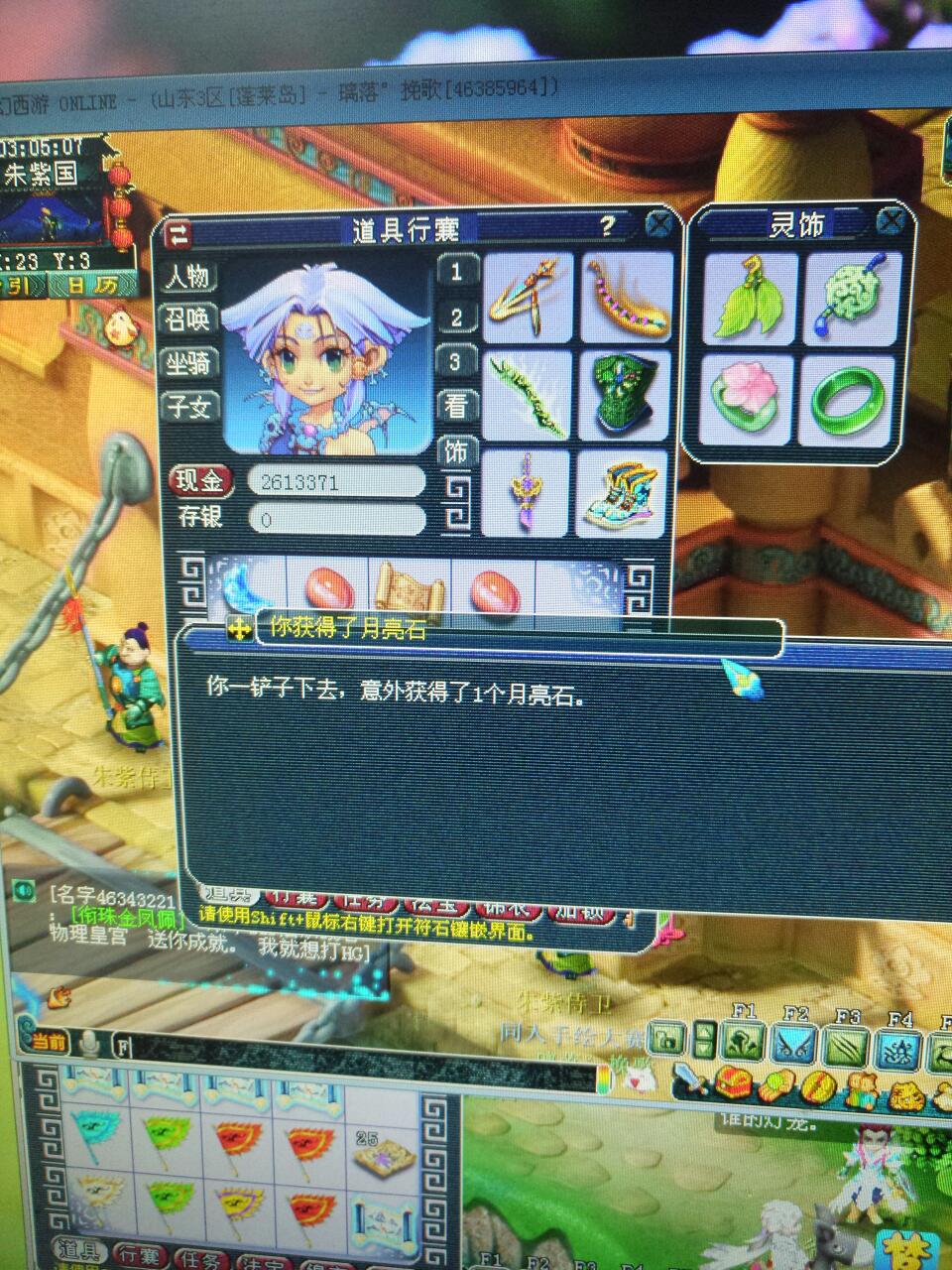Switch to the 行囊 tab in lower window
Screen dimensions: 952x1270
click(x=138, y=1254)
